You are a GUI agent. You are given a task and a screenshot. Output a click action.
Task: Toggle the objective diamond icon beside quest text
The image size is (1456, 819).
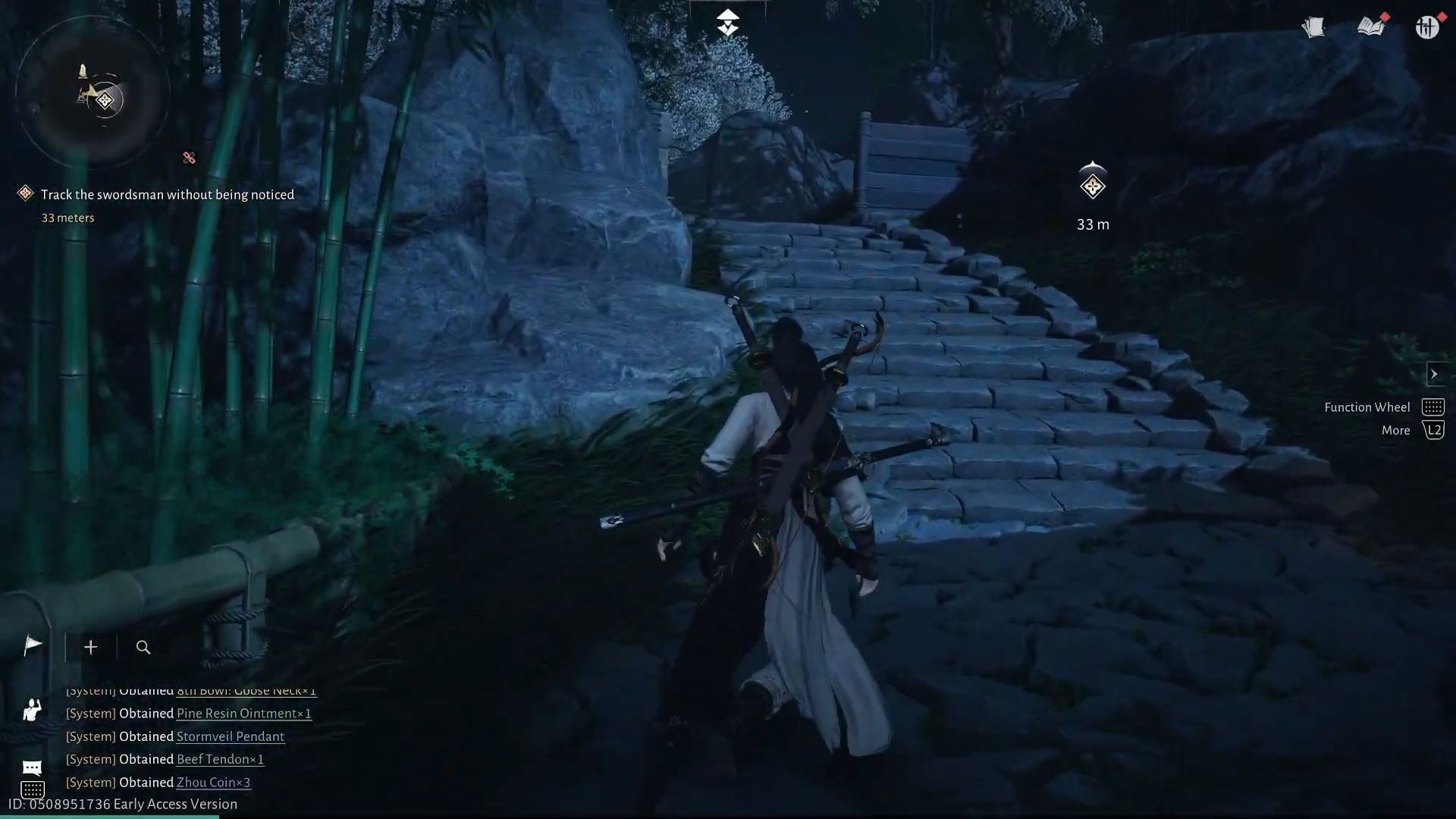tap(25, 193)
